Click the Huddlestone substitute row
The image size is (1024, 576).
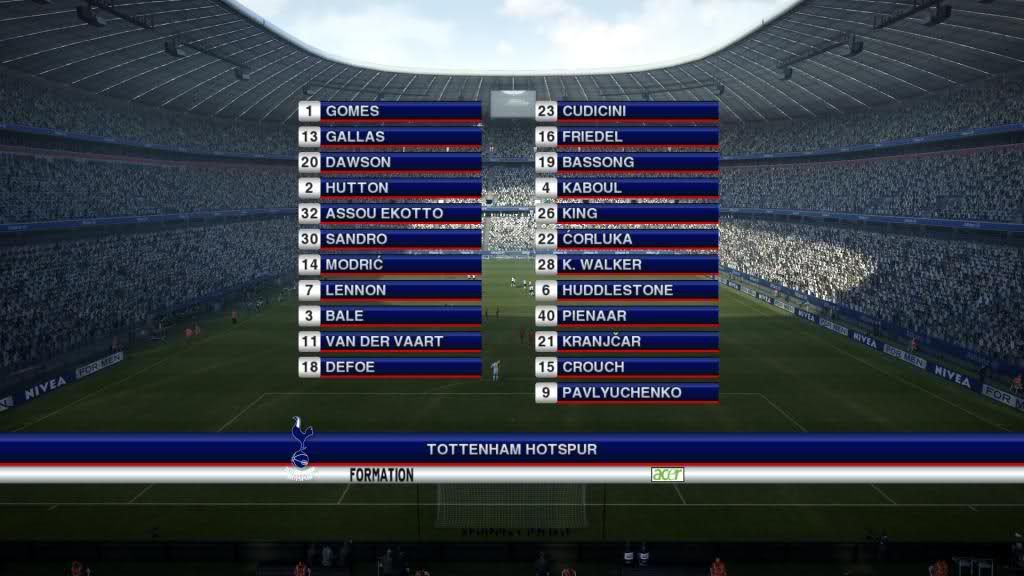(x=627, y=290)
